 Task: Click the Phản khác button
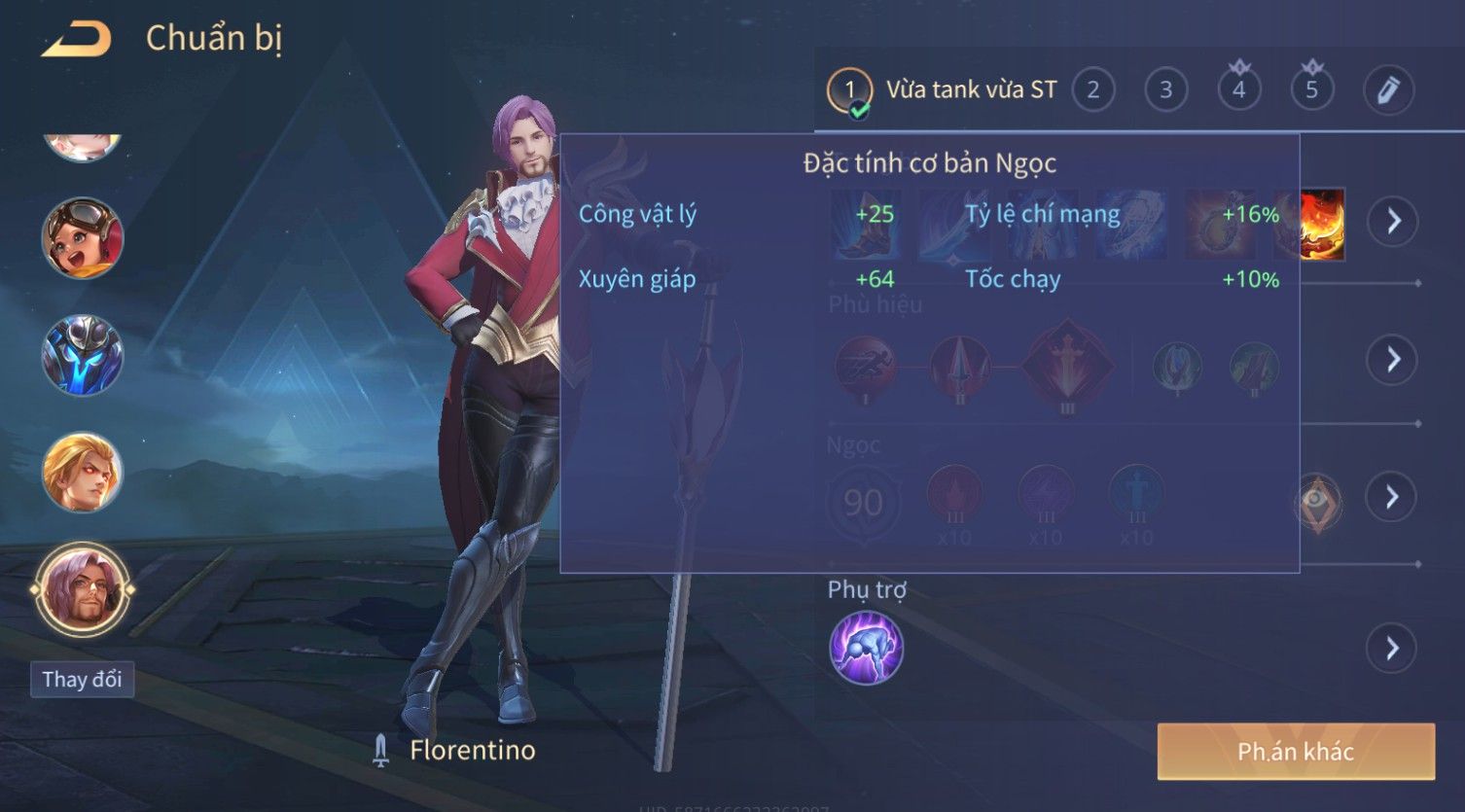[1295, 751]
